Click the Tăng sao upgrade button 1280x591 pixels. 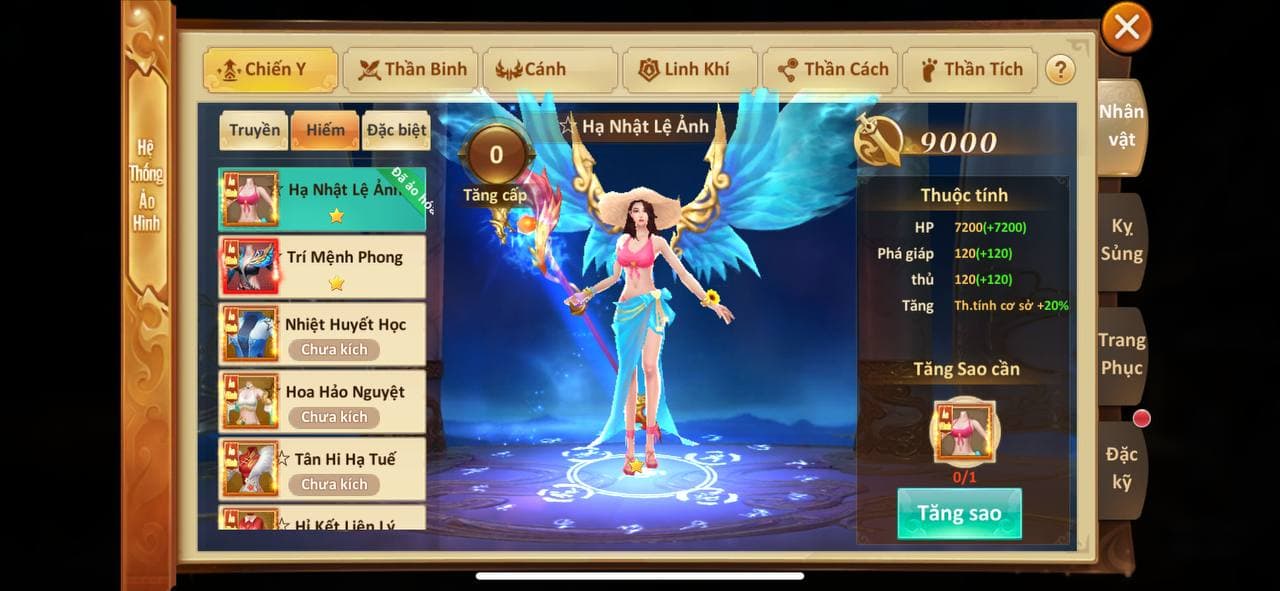(959, 514)
